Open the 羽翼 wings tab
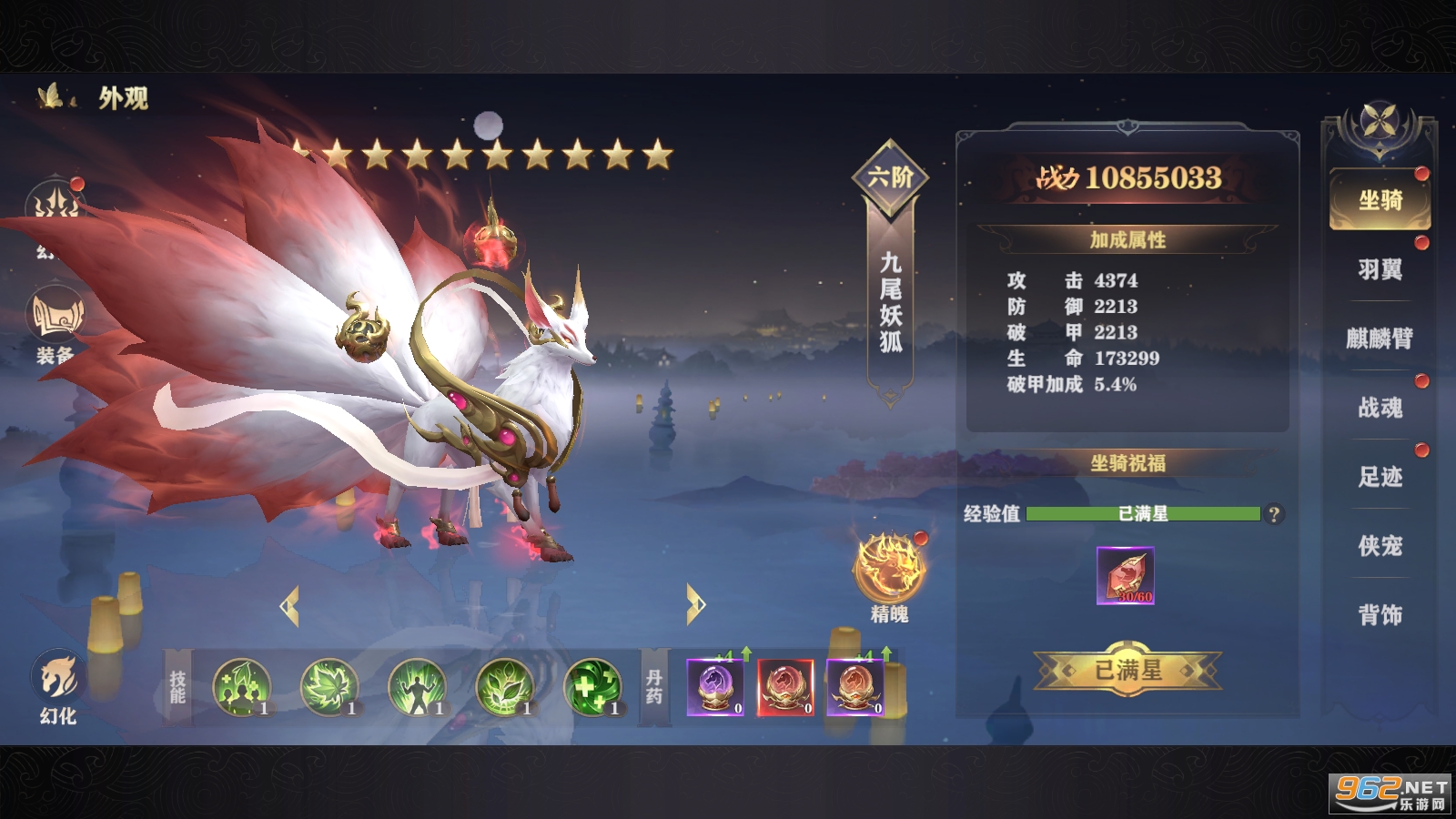The width and height of the screenshot is (1456, 819). (x=1380, y=269)
